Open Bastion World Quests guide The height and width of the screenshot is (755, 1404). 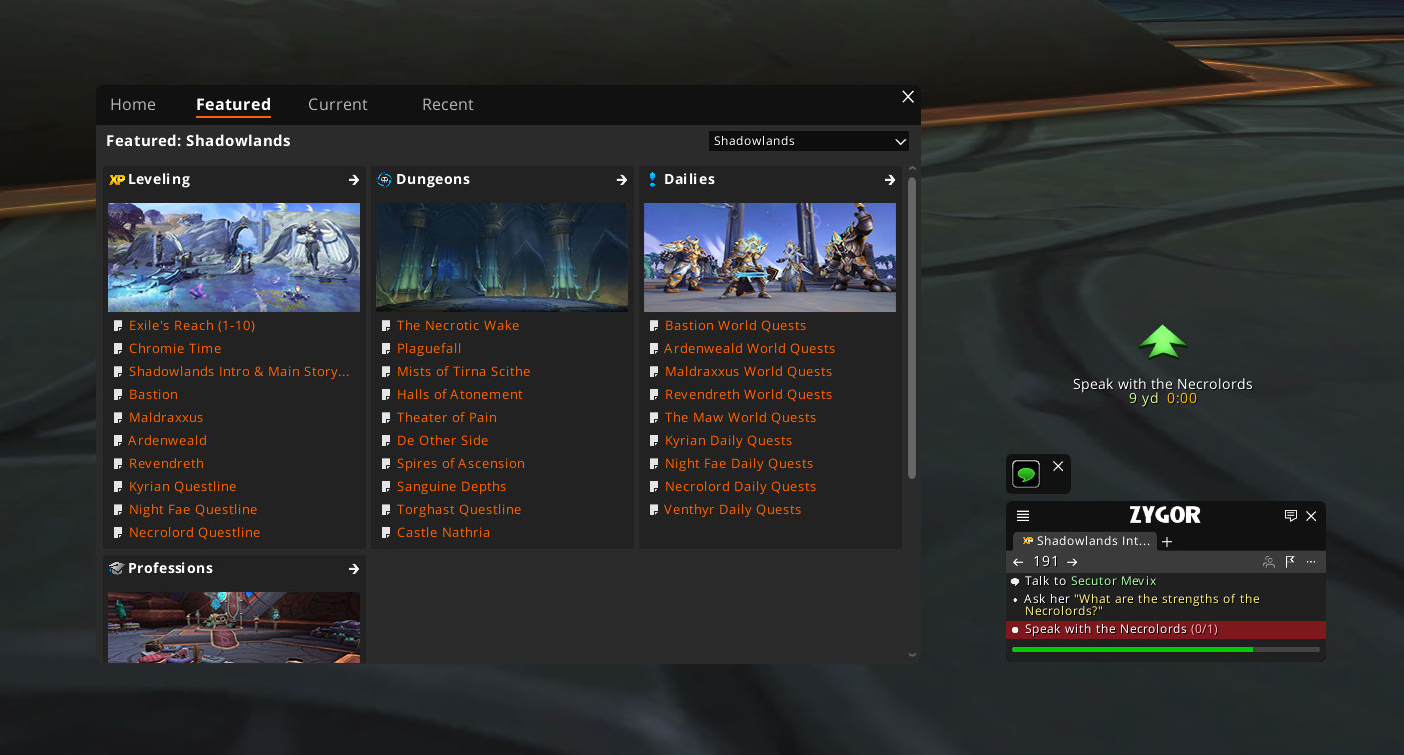[x=735, y=326]
